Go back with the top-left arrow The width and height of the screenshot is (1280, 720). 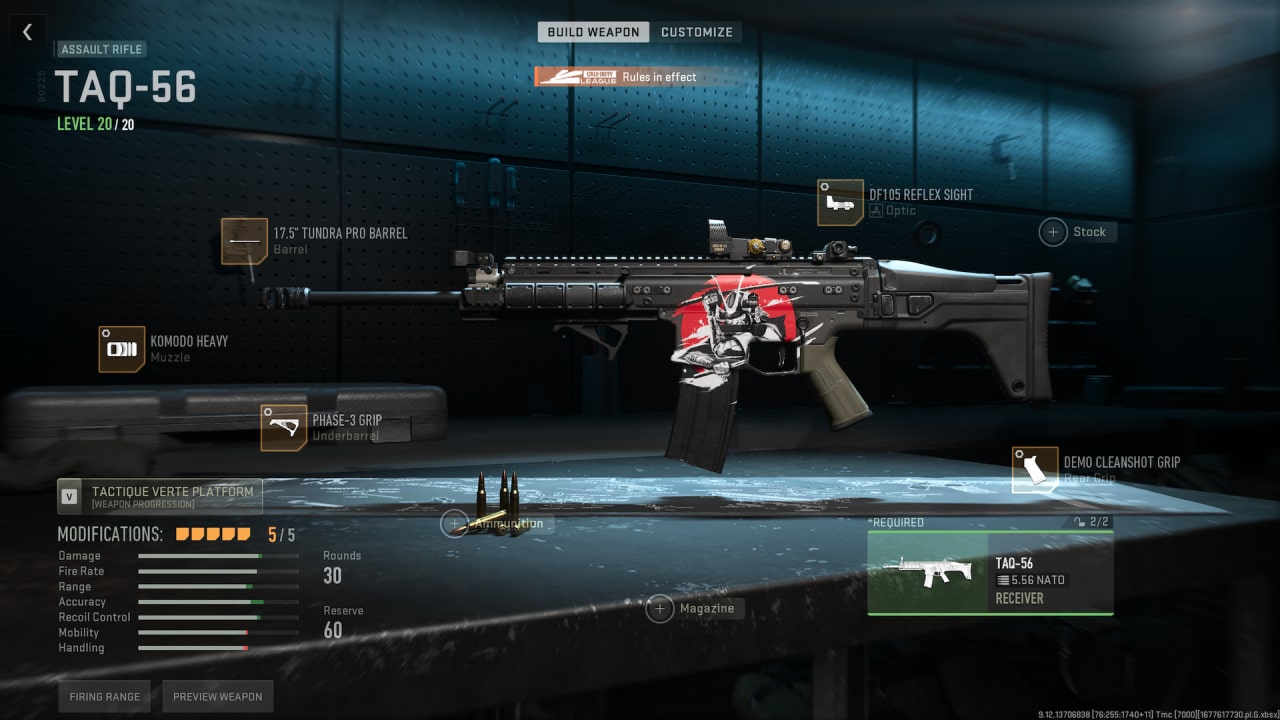(27, 32)
